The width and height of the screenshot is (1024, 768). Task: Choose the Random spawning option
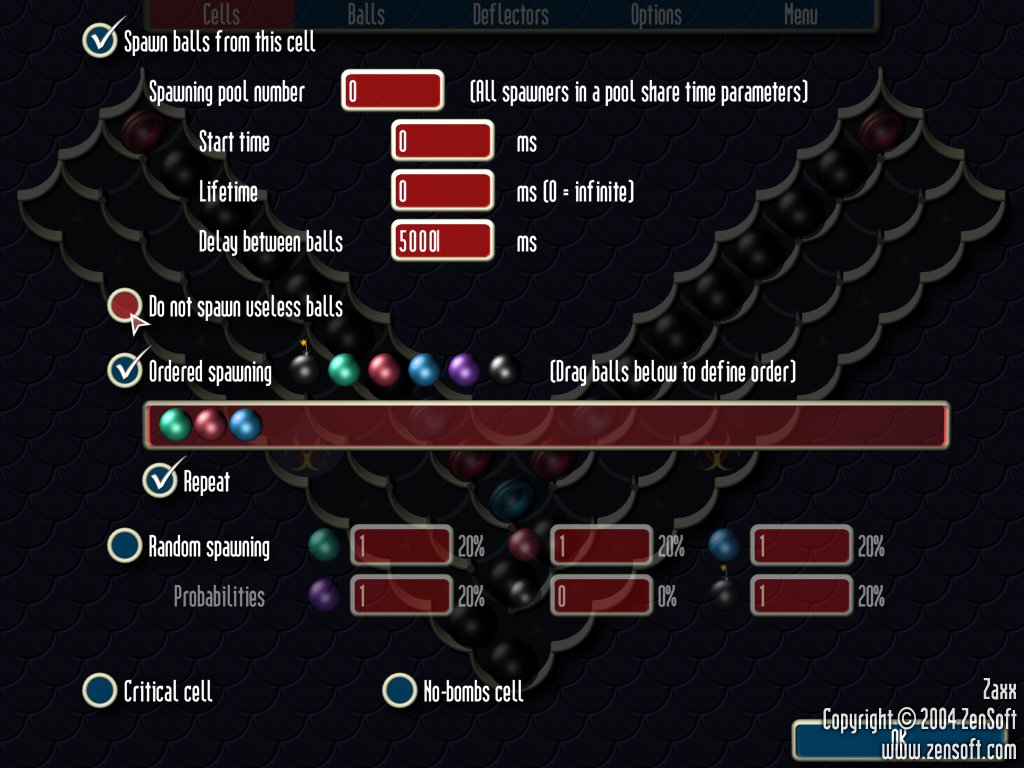(x=125, y=546)
